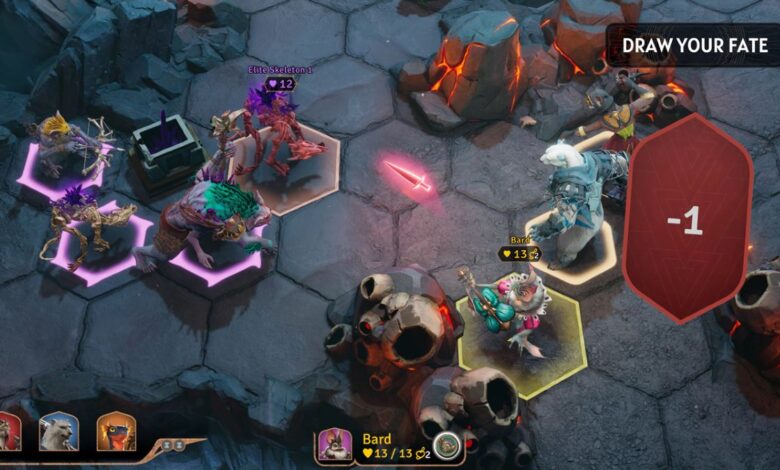Screen dimensions: 780x470
Task: Activate the round ability icon beside Bard's stats
Action: coord(447,447)
